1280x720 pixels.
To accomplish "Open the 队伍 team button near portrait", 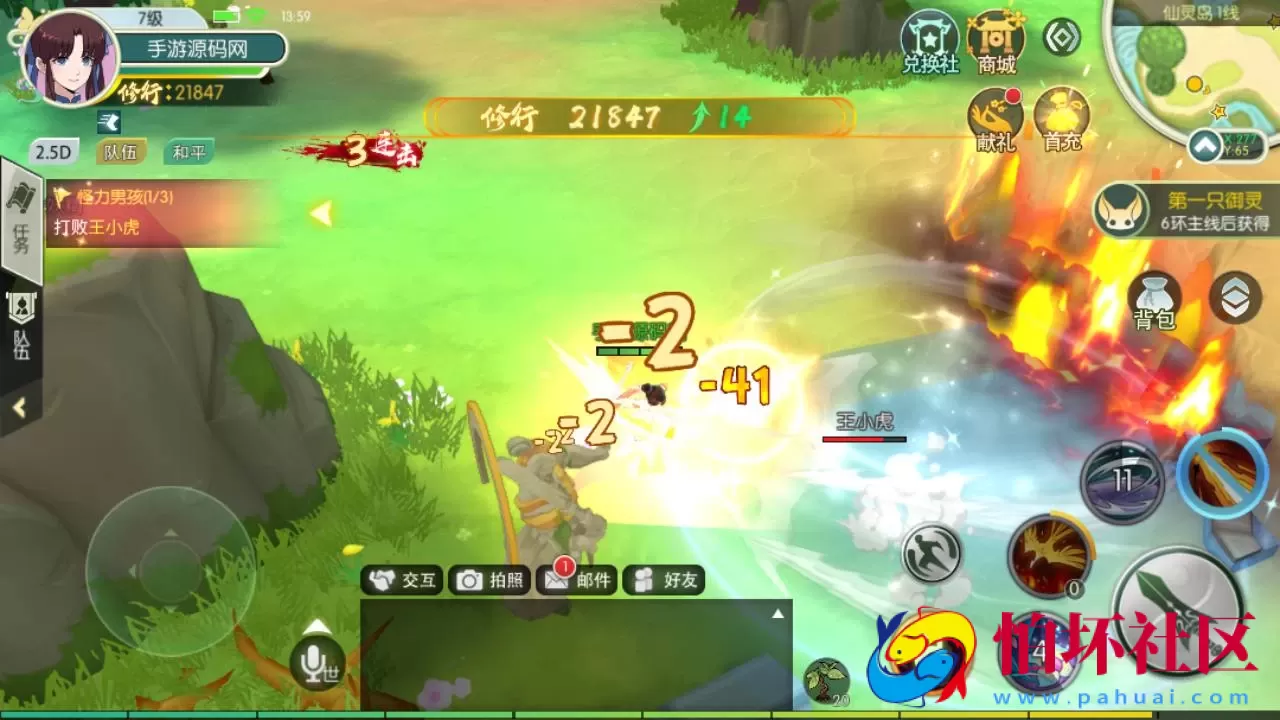I will [120, 152].
